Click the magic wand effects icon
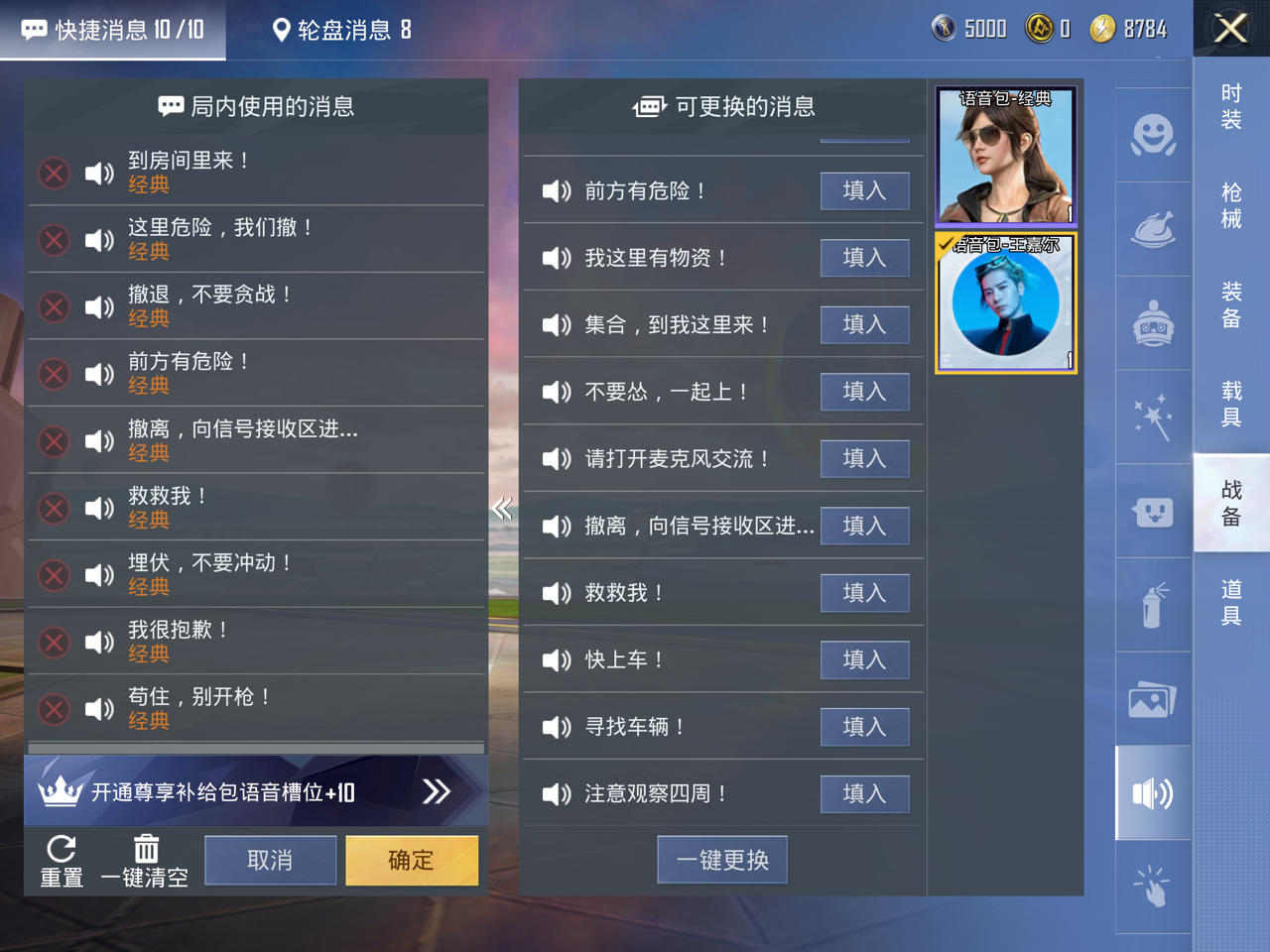1270x952 pixels. (x=1153, y=417)
